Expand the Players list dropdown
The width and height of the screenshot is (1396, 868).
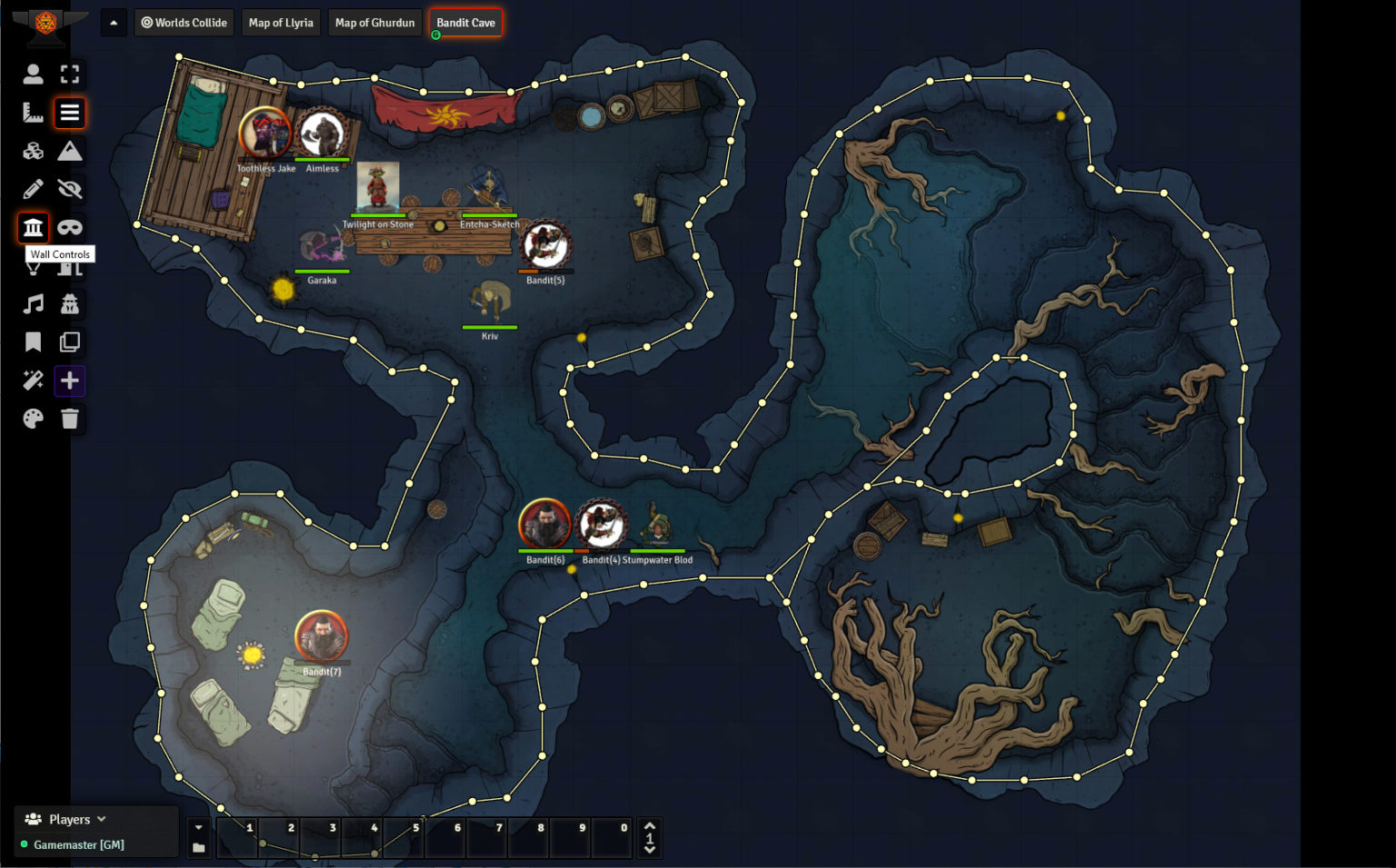pyautogui.click(x=101, y=819)
